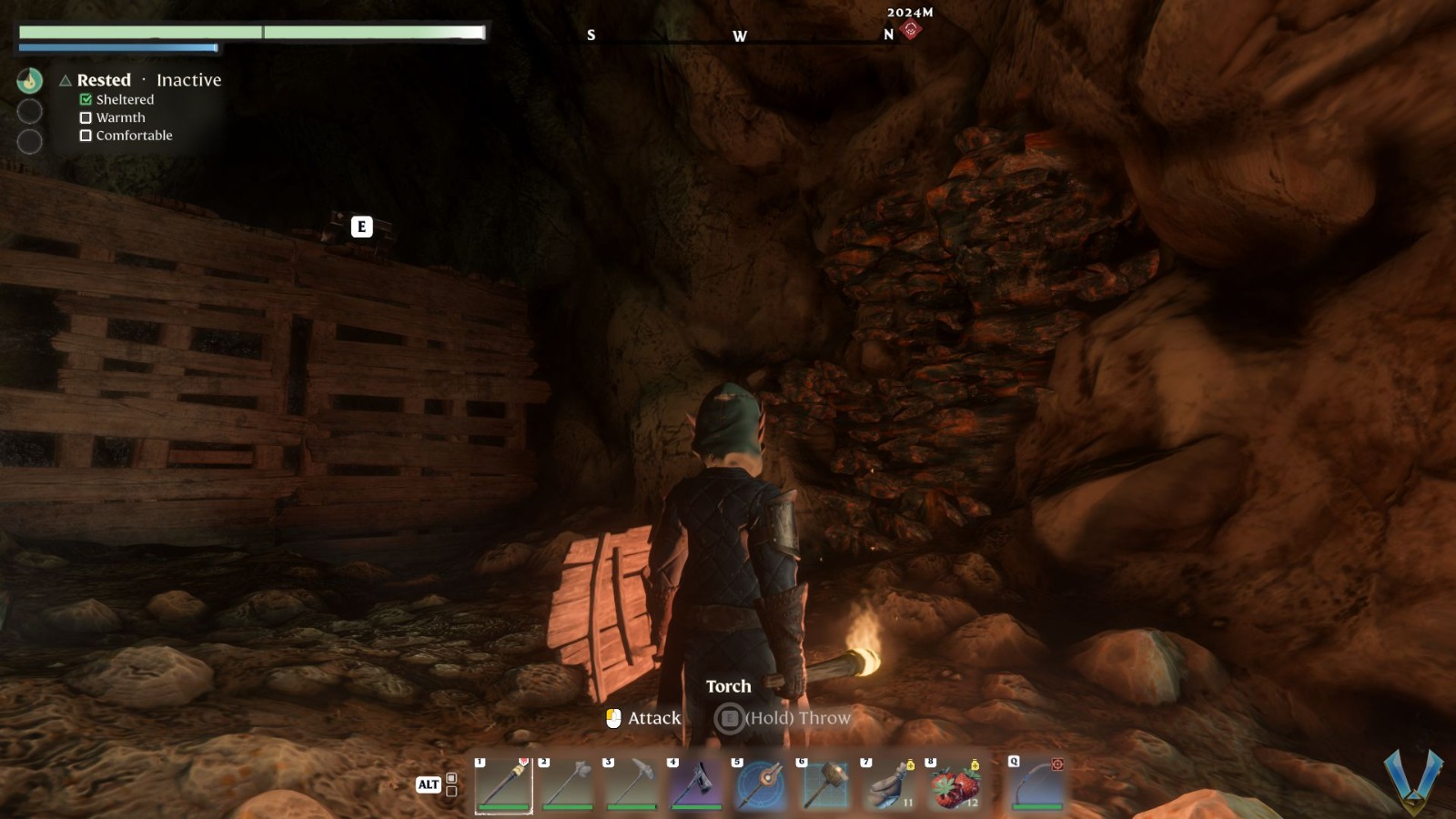Select the mallet in hotbar slot 2
This screenshot has height=819, width=1456.
click(568, 785)
